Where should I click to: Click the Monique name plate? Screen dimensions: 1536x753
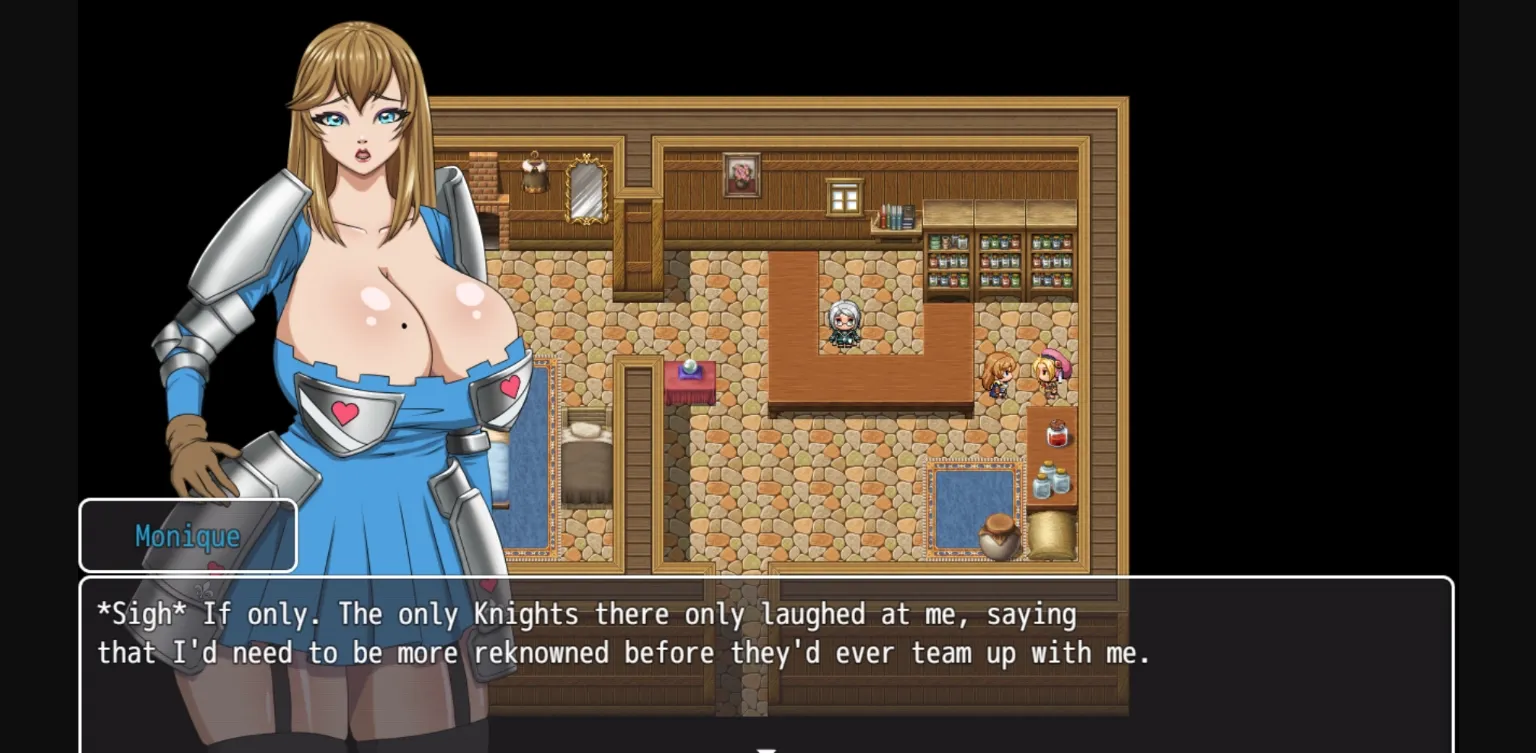tap(187, 535)
